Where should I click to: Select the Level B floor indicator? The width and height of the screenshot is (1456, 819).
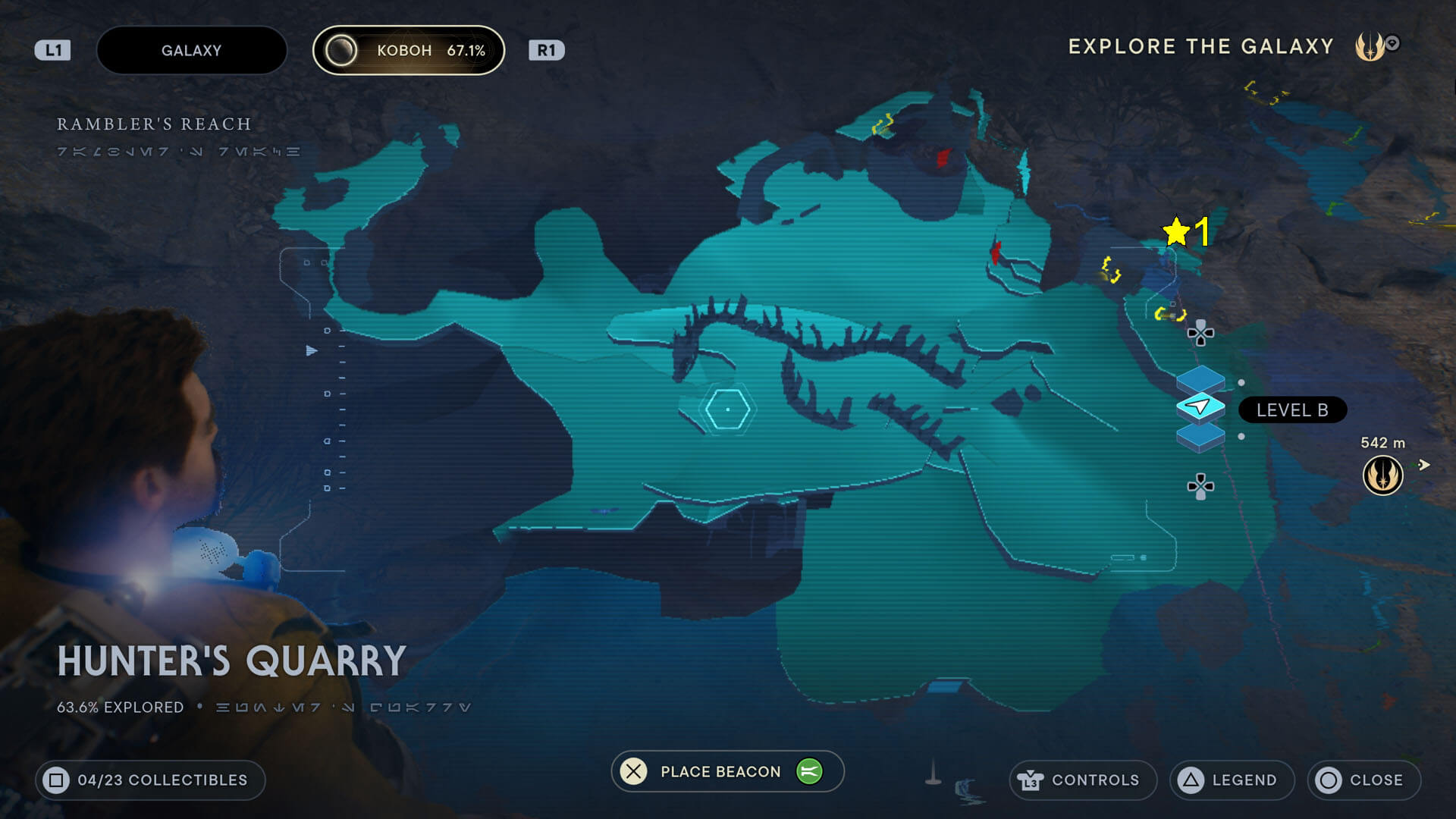(x=1292, y=410)
